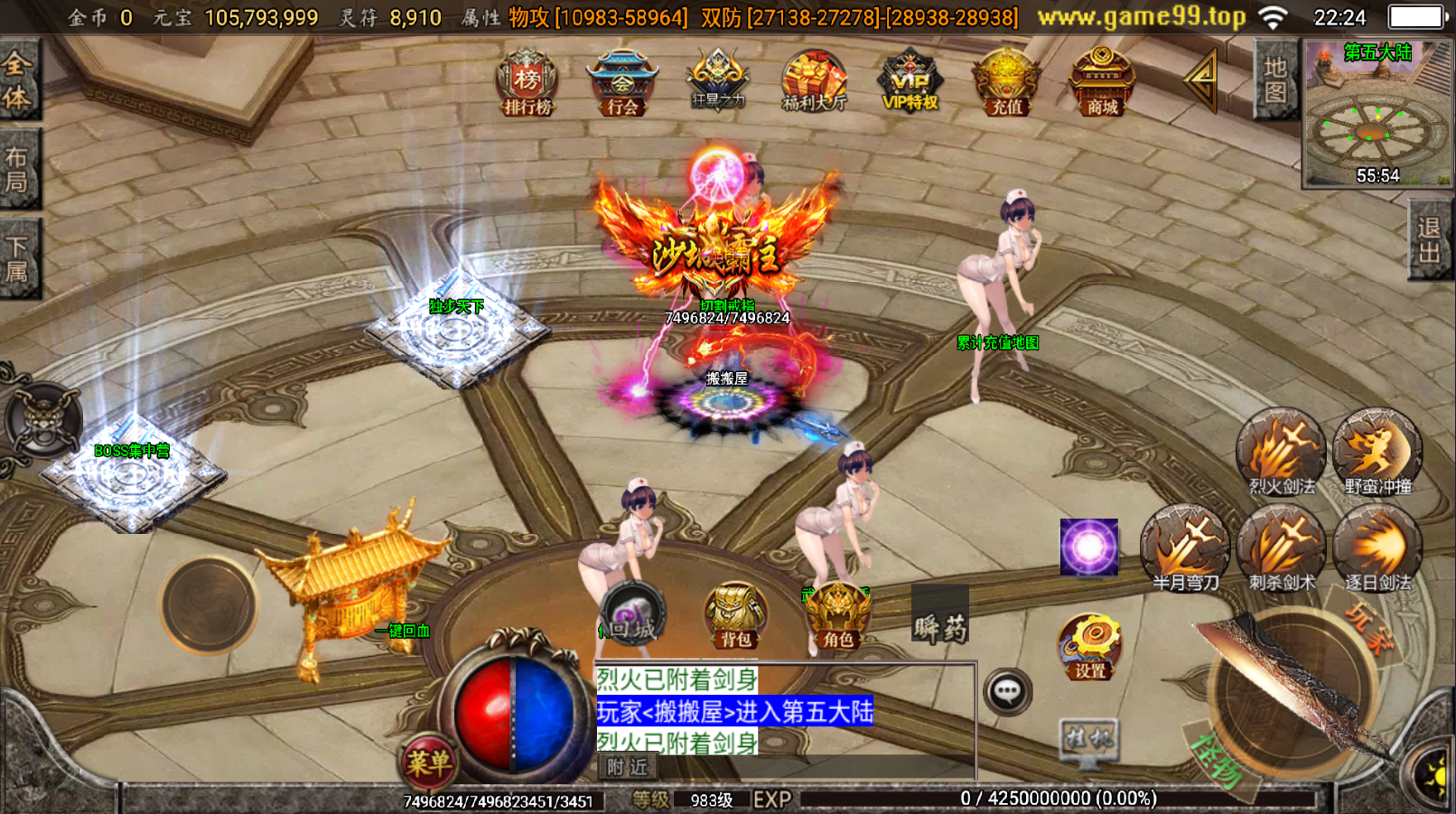Open the 设置 settings gear
The height and width of the screenshot is (814, 1456).
(x=1090, y=647)
